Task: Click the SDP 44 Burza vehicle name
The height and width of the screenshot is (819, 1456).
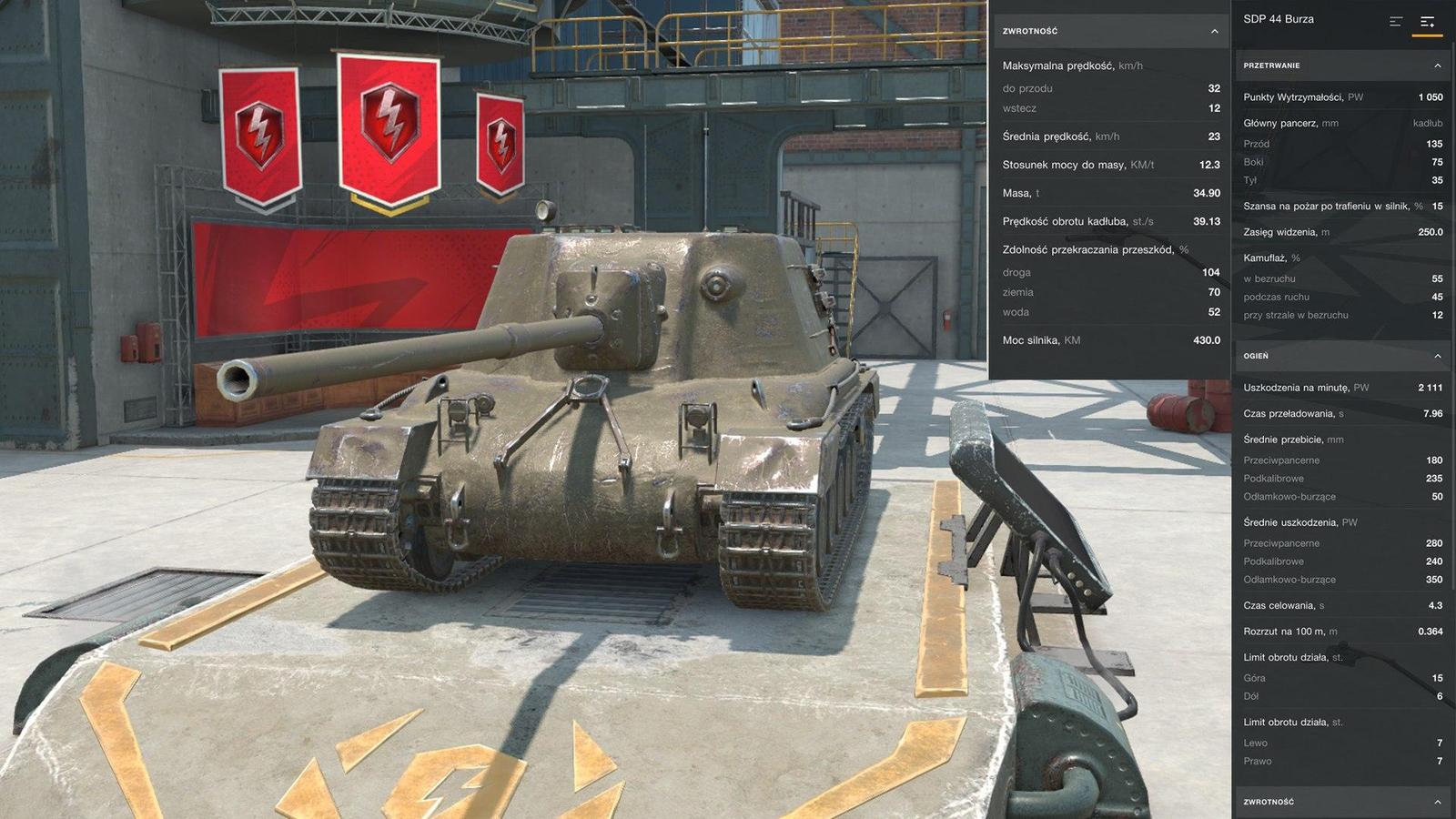Action: [x=1278, y=18]
